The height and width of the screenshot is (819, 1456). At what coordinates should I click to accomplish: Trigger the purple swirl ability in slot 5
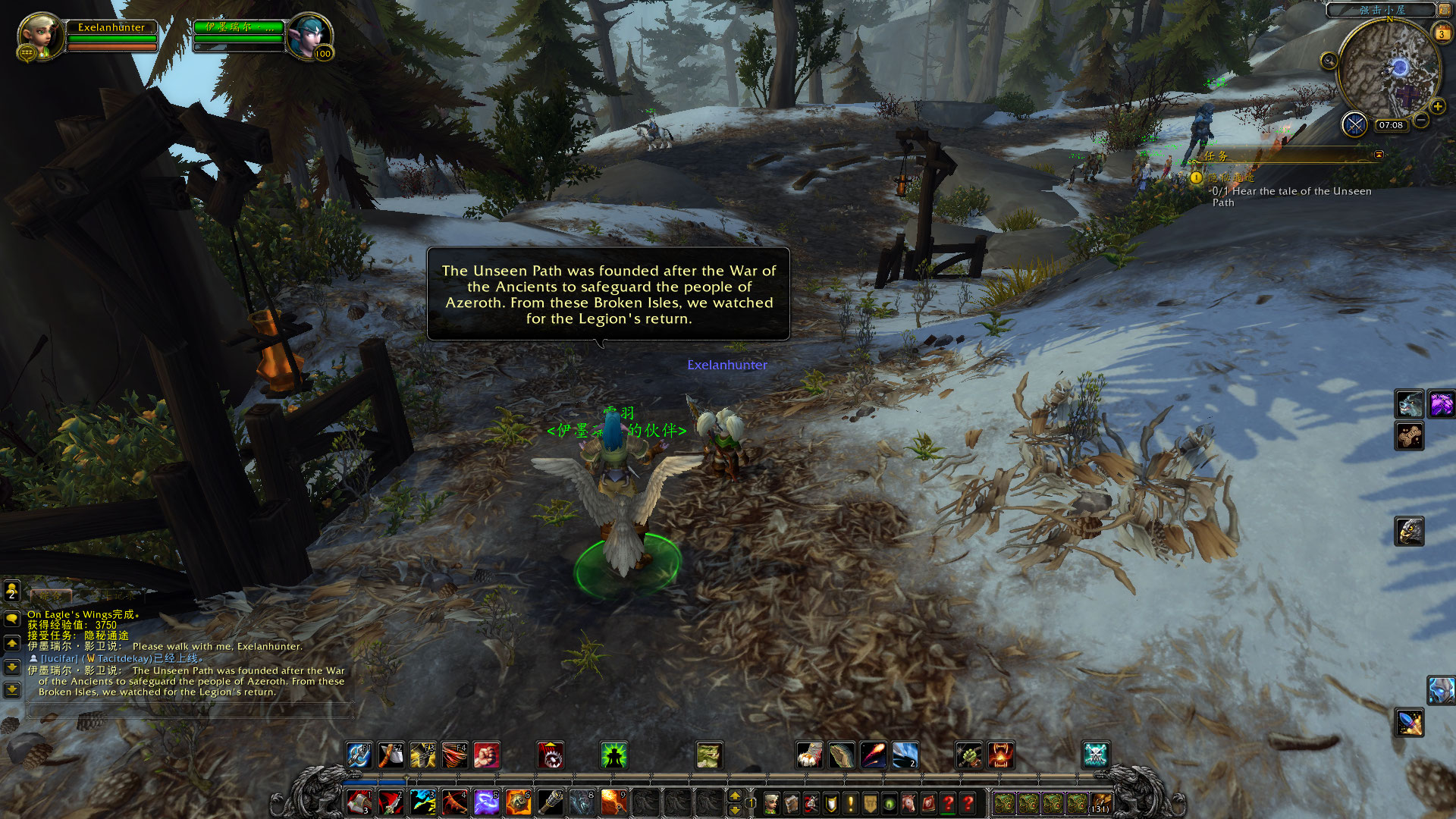[x=486, y=802]
